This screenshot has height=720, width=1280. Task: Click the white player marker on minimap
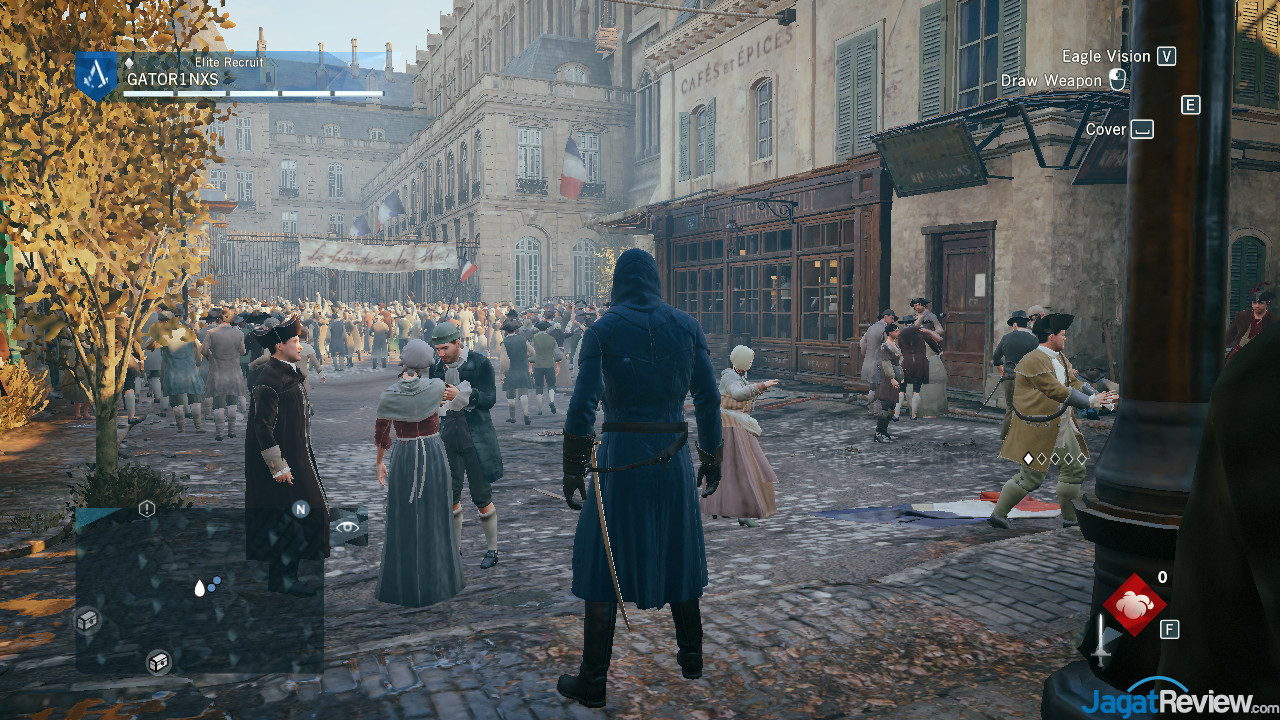tap(200, 588)
